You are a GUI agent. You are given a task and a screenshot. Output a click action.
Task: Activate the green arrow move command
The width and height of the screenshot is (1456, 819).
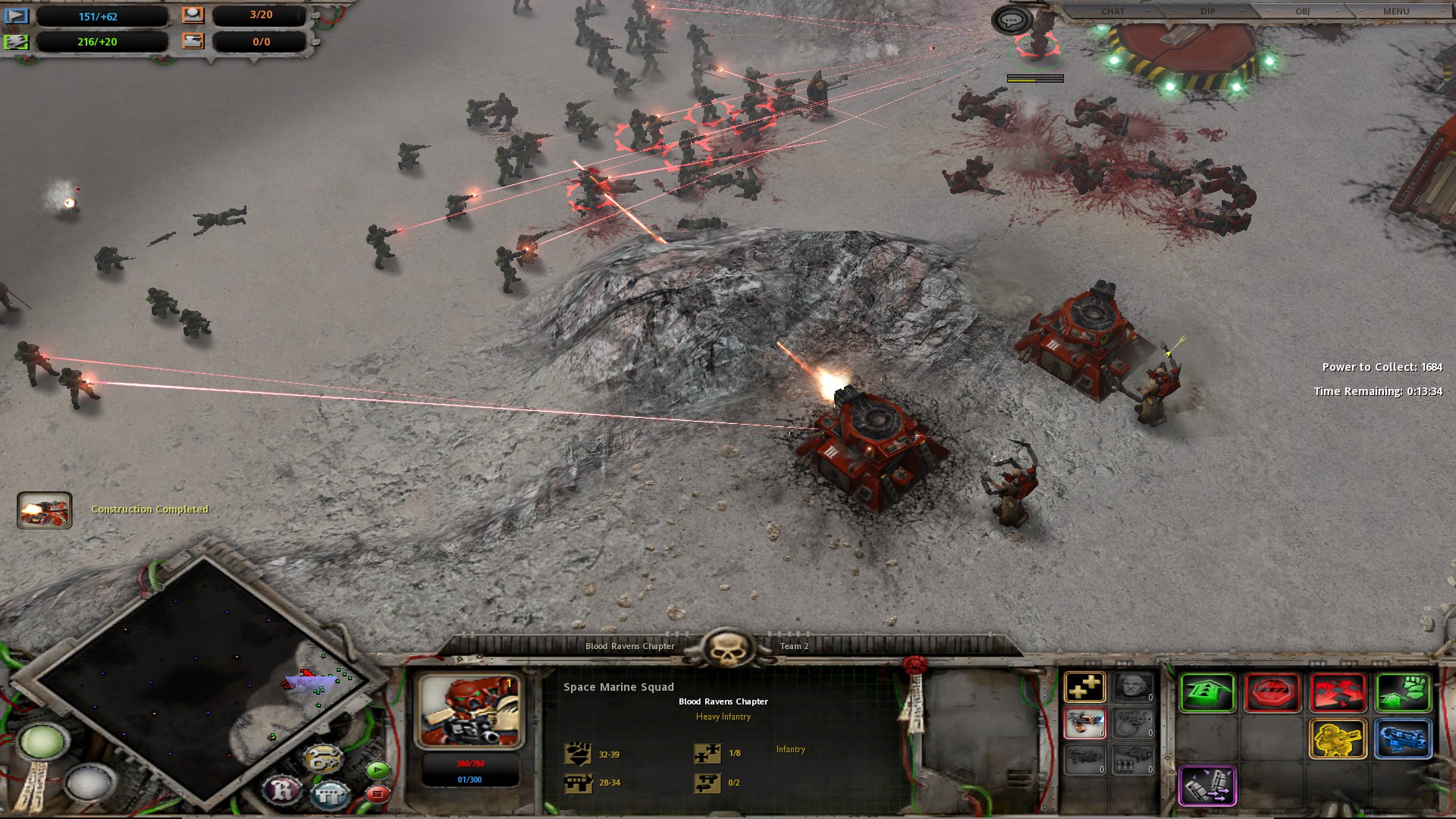click(1207, 693)
